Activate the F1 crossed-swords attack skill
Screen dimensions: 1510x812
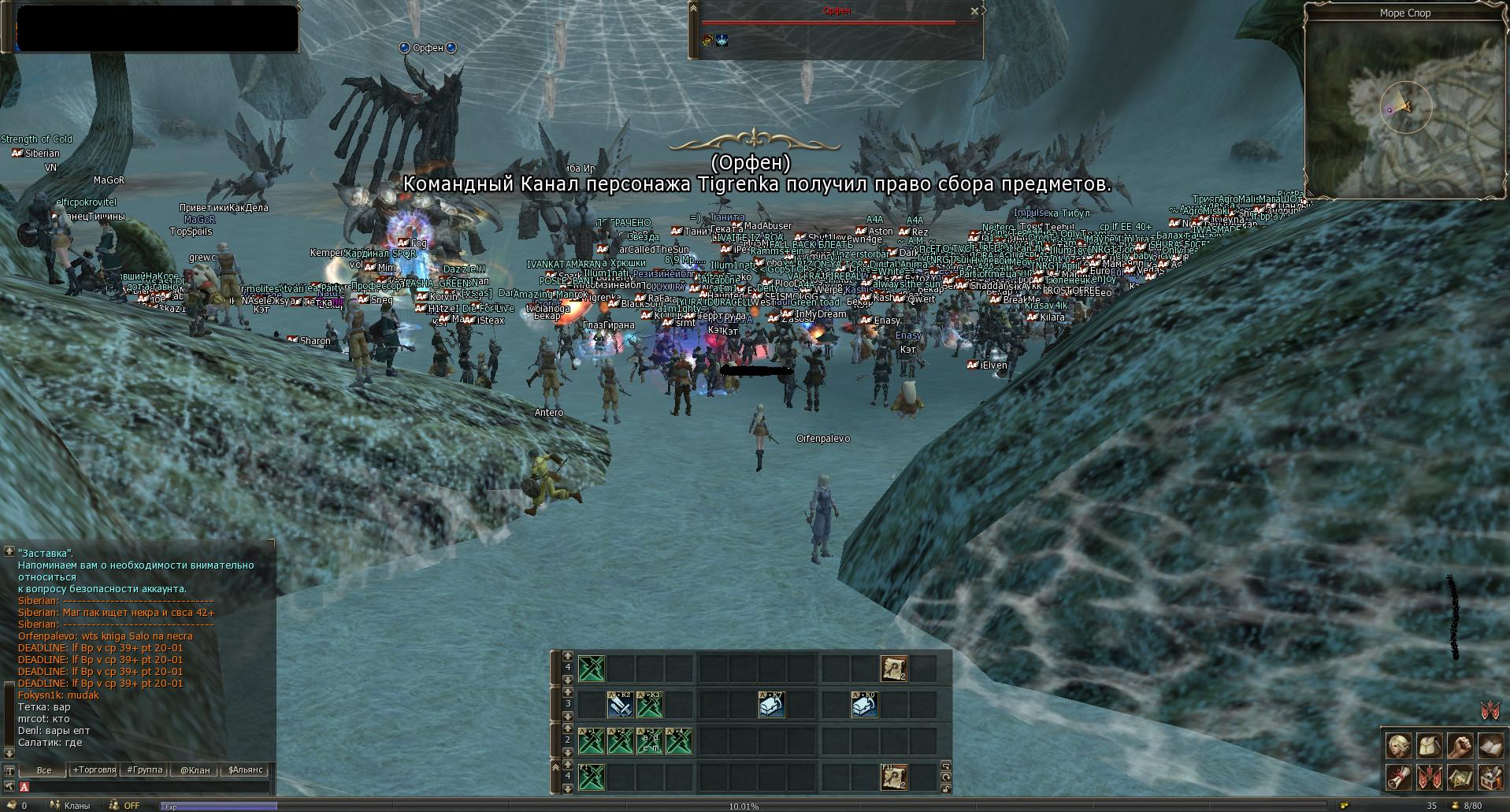click(591, 777)
